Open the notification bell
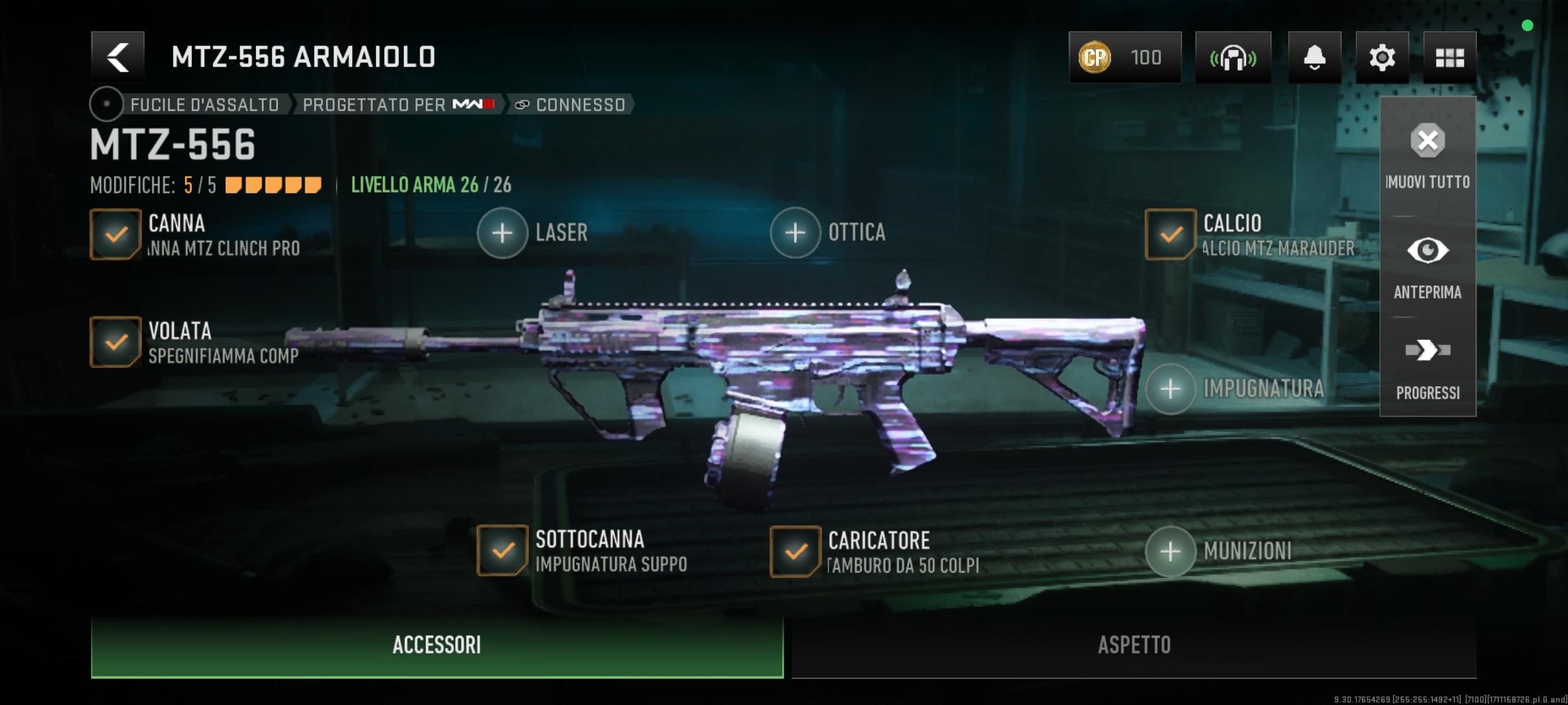 [x=1315, y=58]
